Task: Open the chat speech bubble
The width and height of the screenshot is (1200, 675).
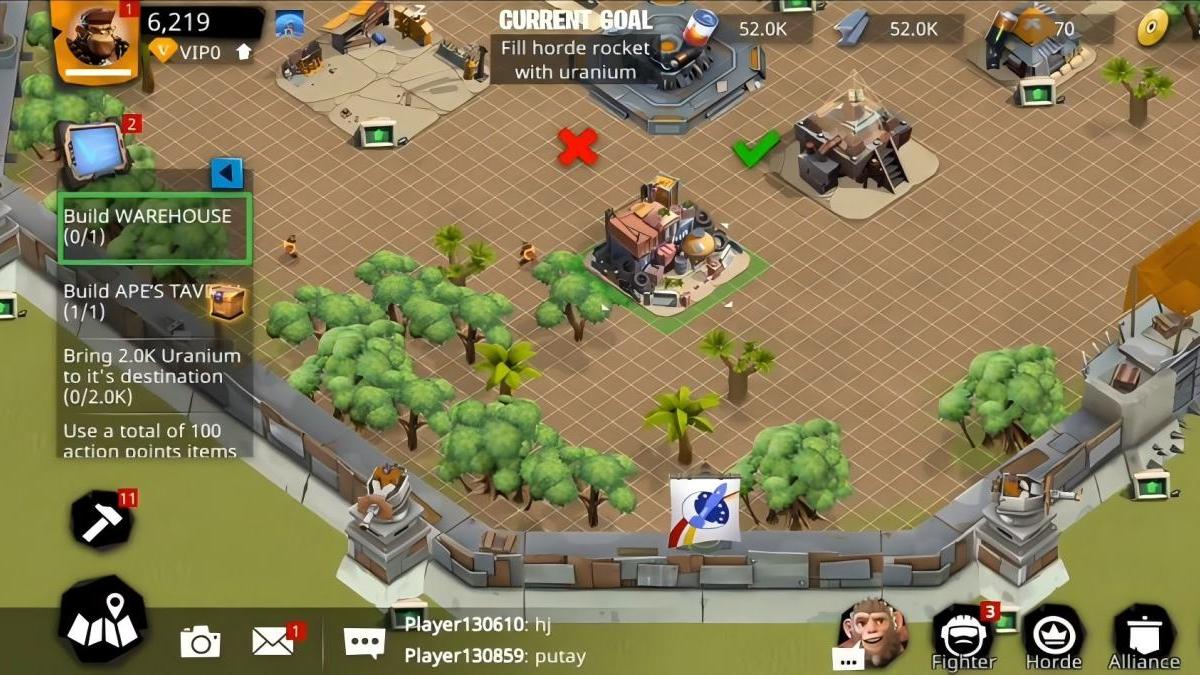Action: (364, 641)
